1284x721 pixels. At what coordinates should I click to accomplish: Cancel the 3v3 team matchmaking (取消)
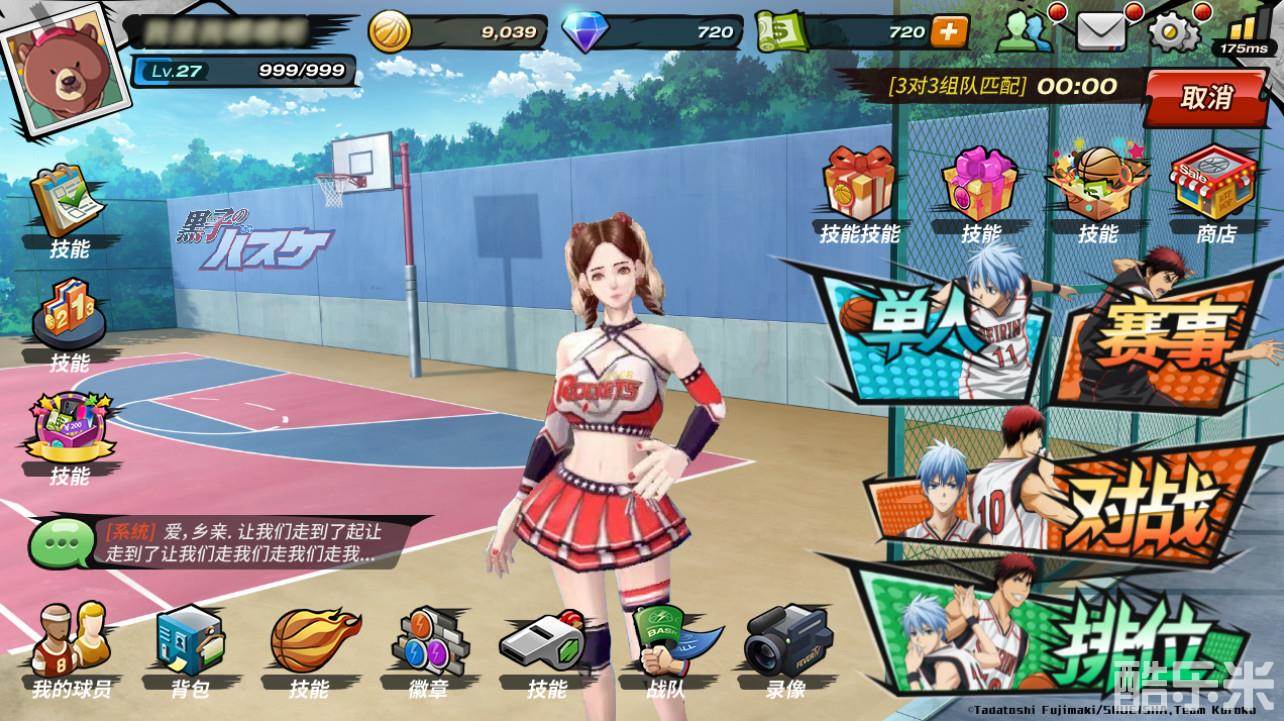[1206, 98]
